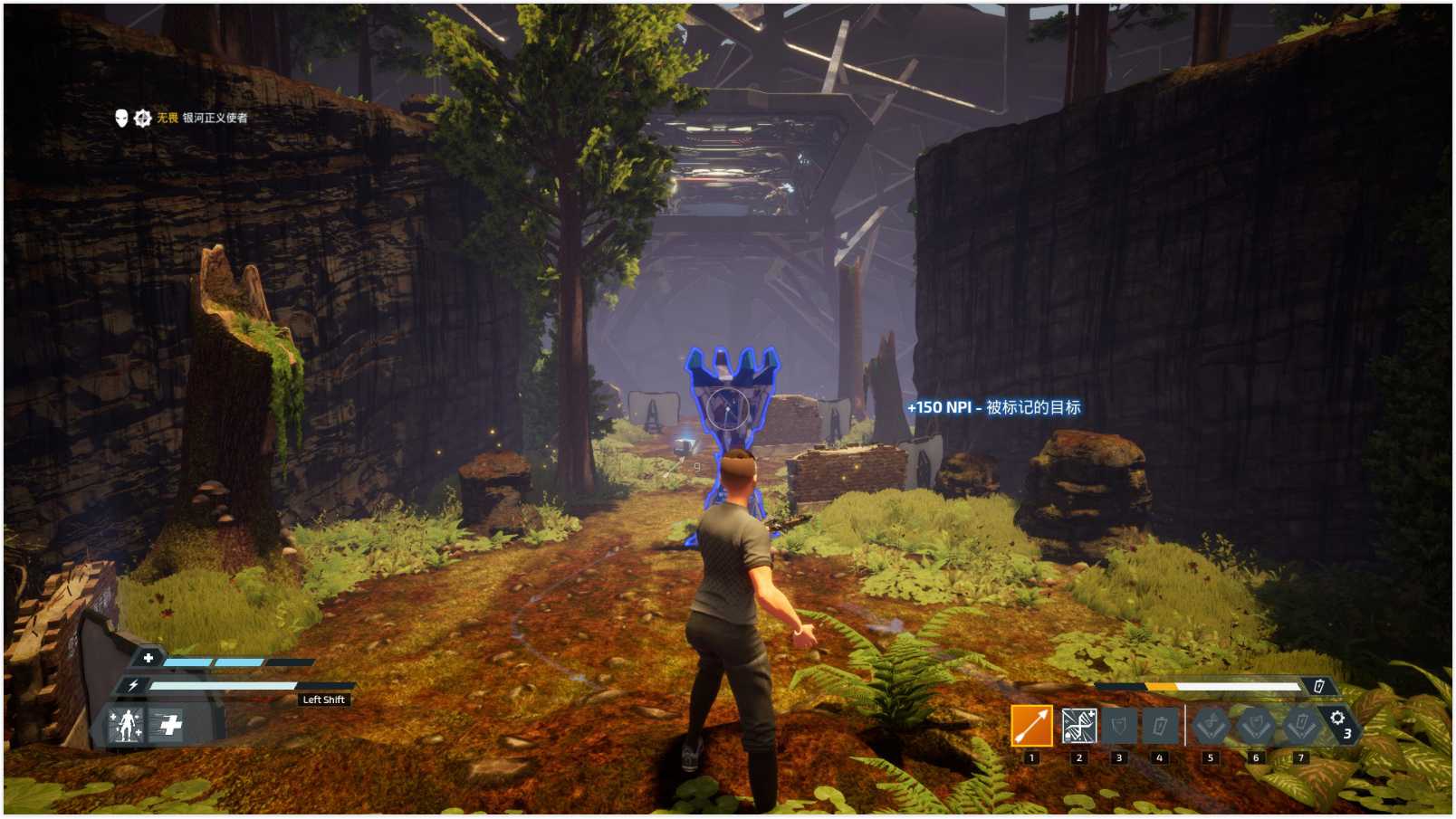The width and height of the screenshot is (1456, 819).
Task: Click the gear icon showing count 3
Action: 1338,722
